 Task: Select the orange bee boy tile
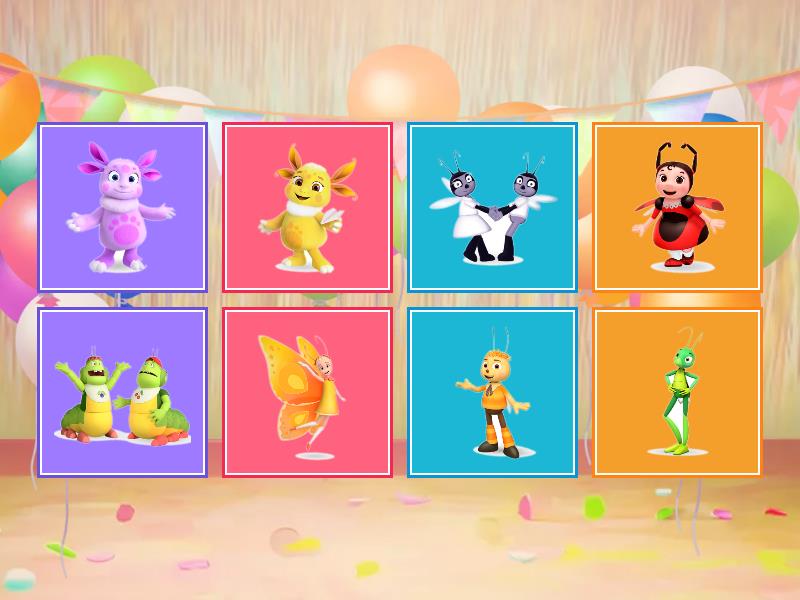[x=492, y=392]
